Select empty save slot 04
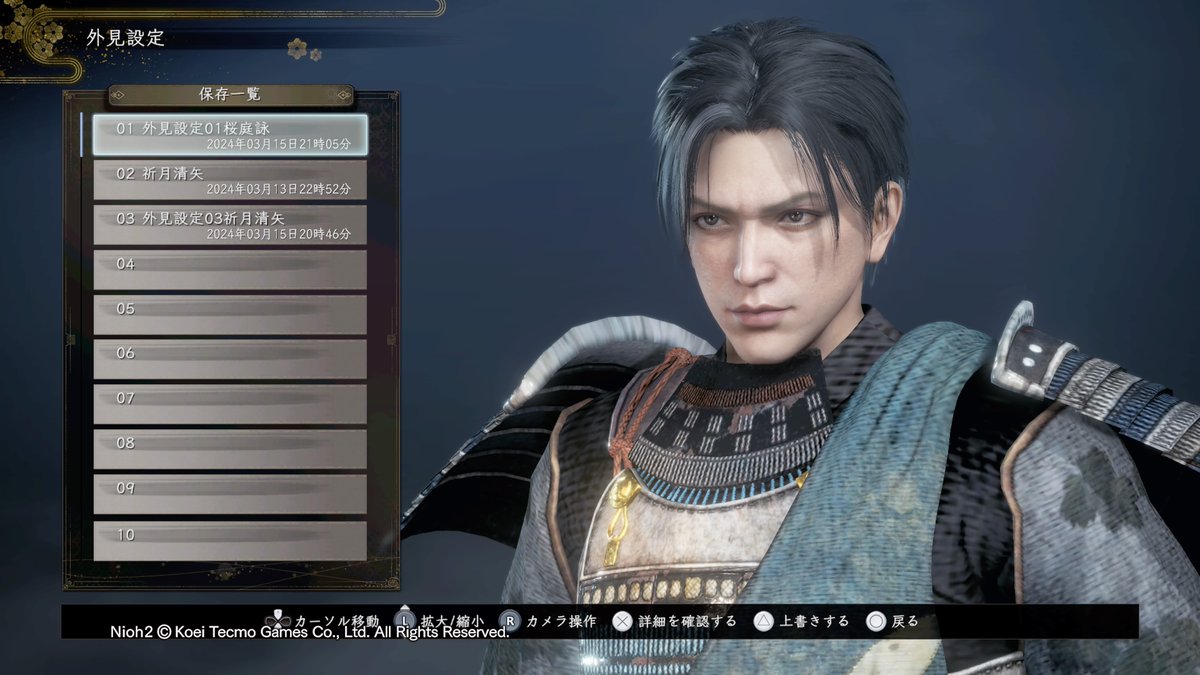This screenshot has height=675, width=1200. [x=230, y=270]
